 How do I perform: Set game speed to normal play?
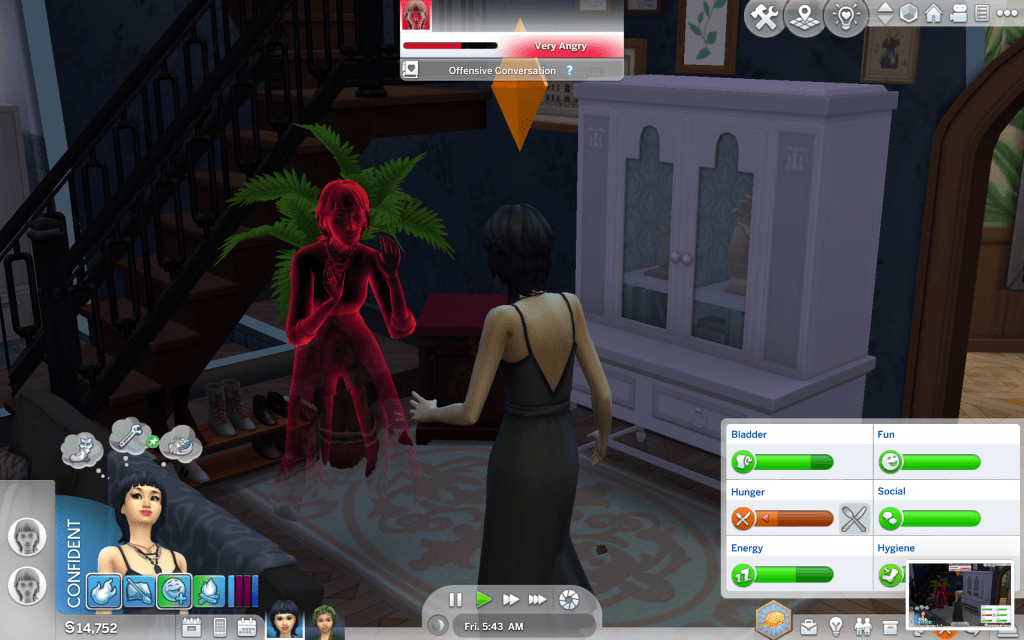pos(484,600)
